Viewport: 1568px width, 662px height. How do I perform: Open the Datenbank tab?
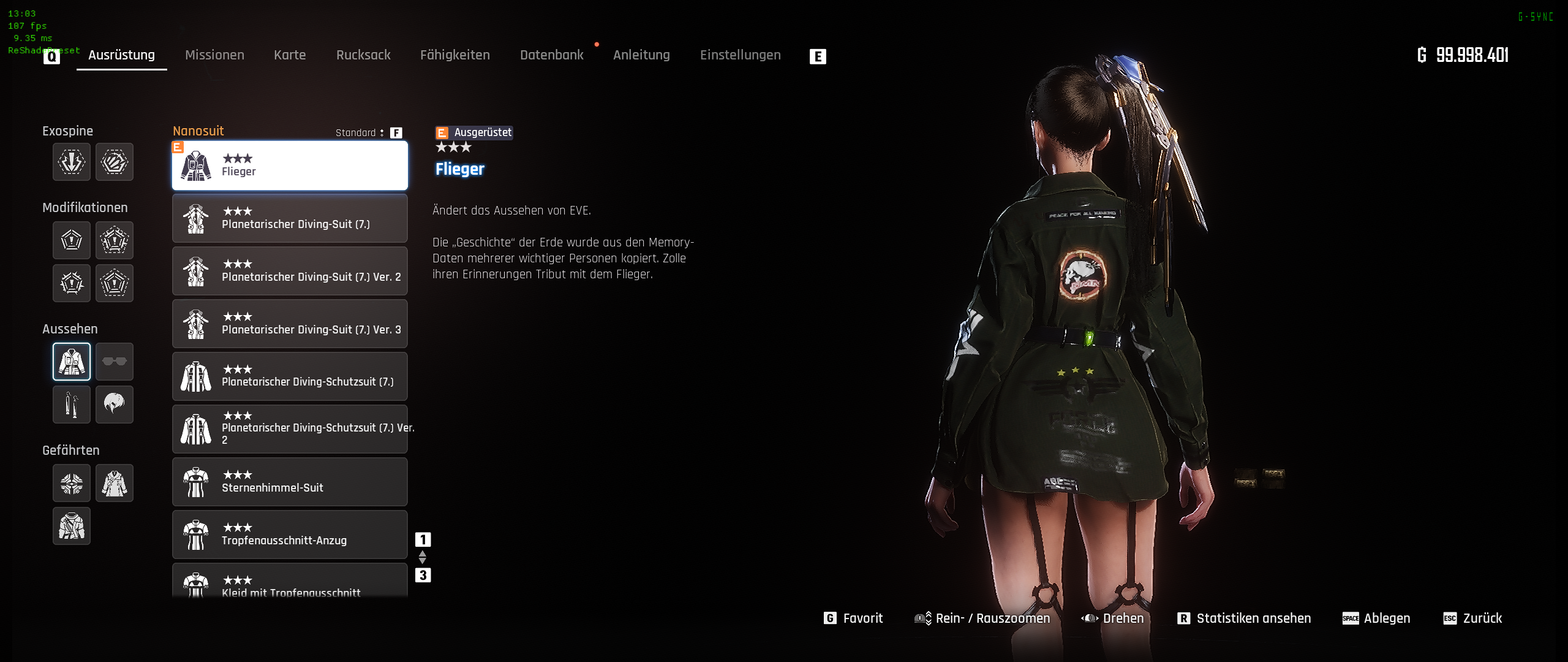pyautogui.click(x=552, y=55)
